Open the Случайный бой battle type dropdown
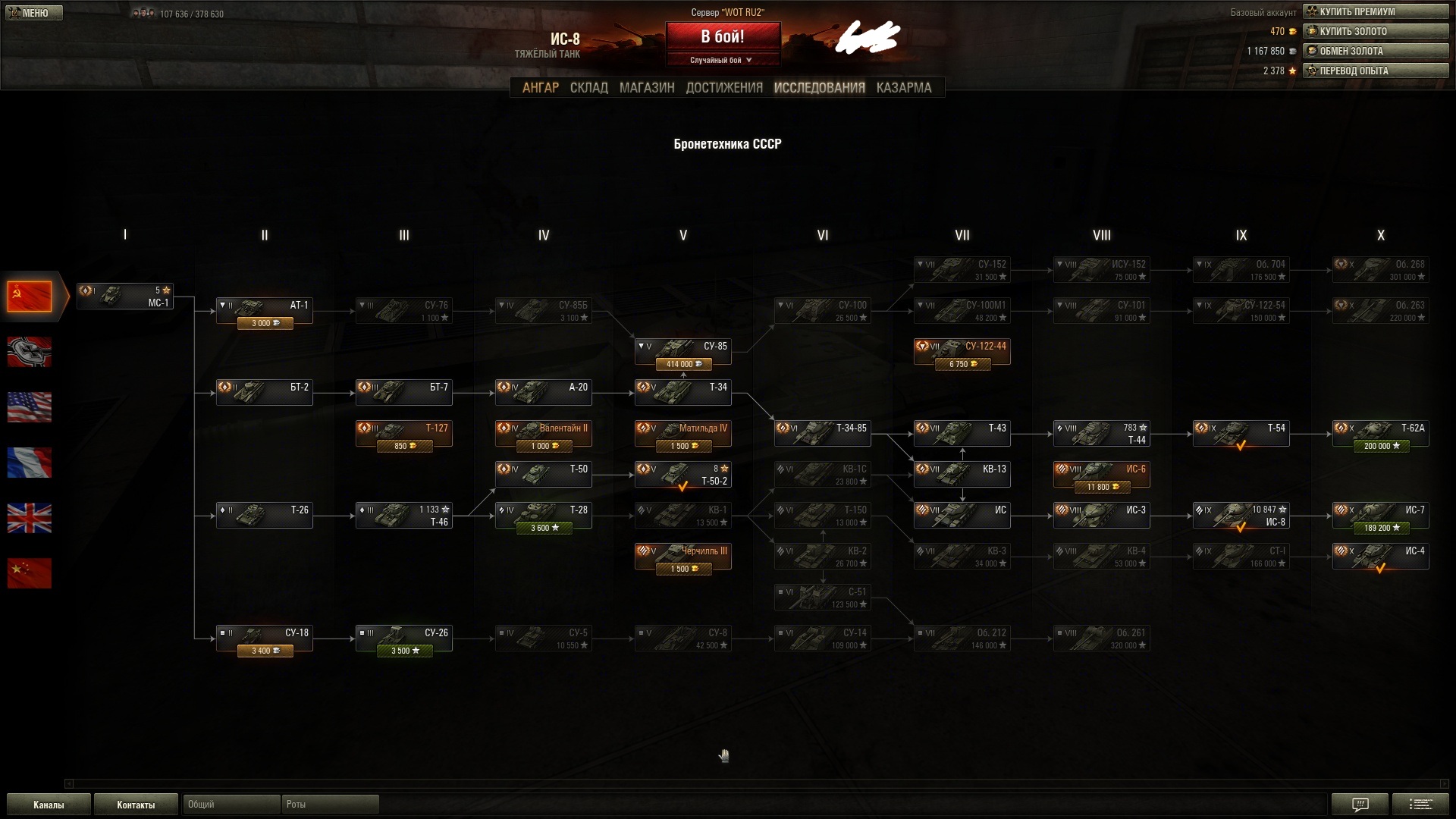The image size is (1456, 819). [721, 60]
